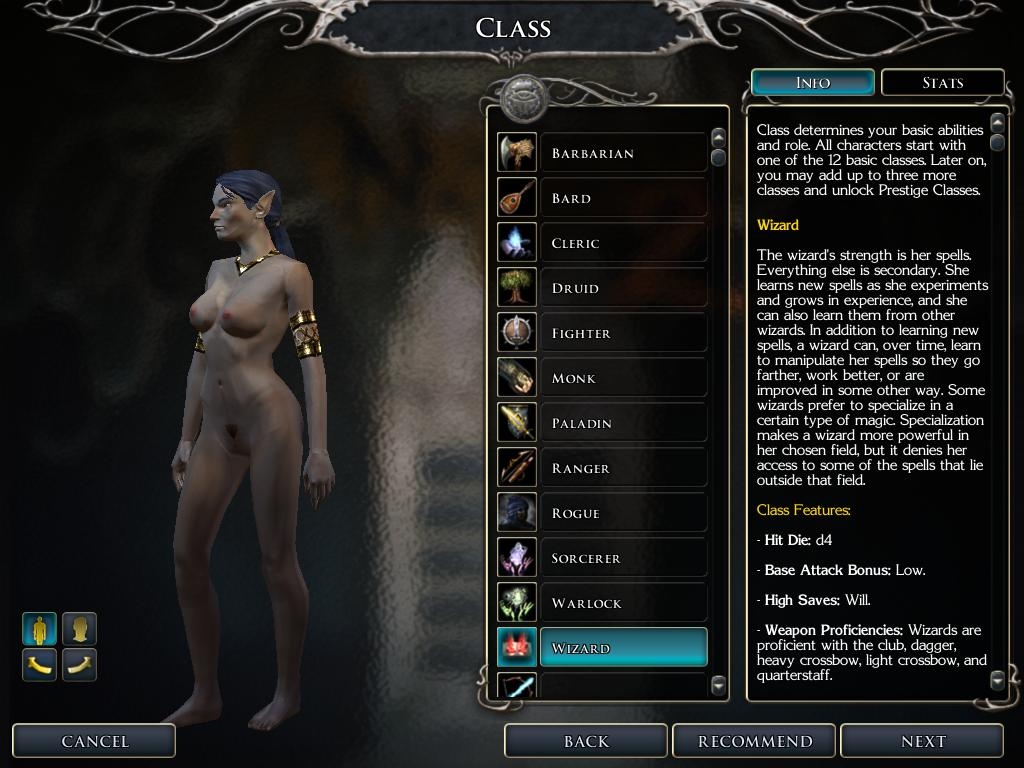
Task: Select the Rogue class
Action: (x=623, y=513)
